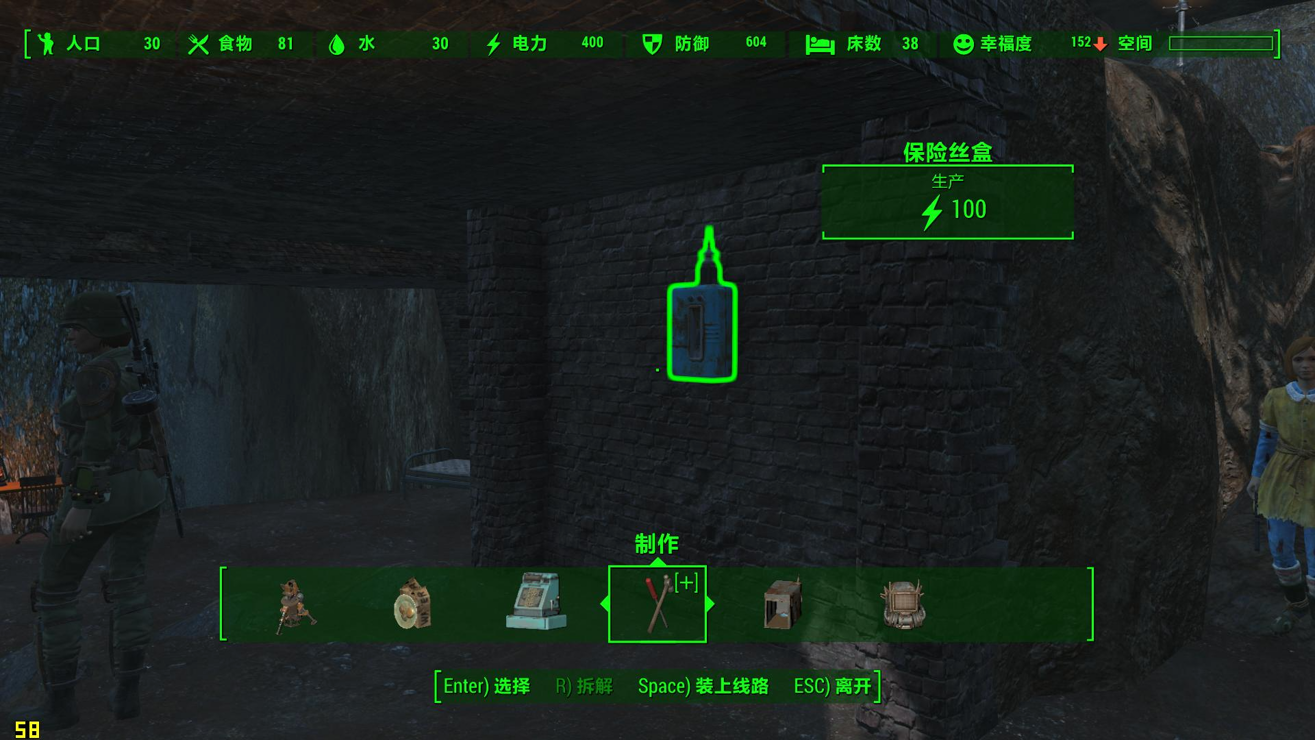The height and width of the screenshot is (740, 1315).
Task: Click the left arrow beside the crafting slot
Action: pos(604,604)
